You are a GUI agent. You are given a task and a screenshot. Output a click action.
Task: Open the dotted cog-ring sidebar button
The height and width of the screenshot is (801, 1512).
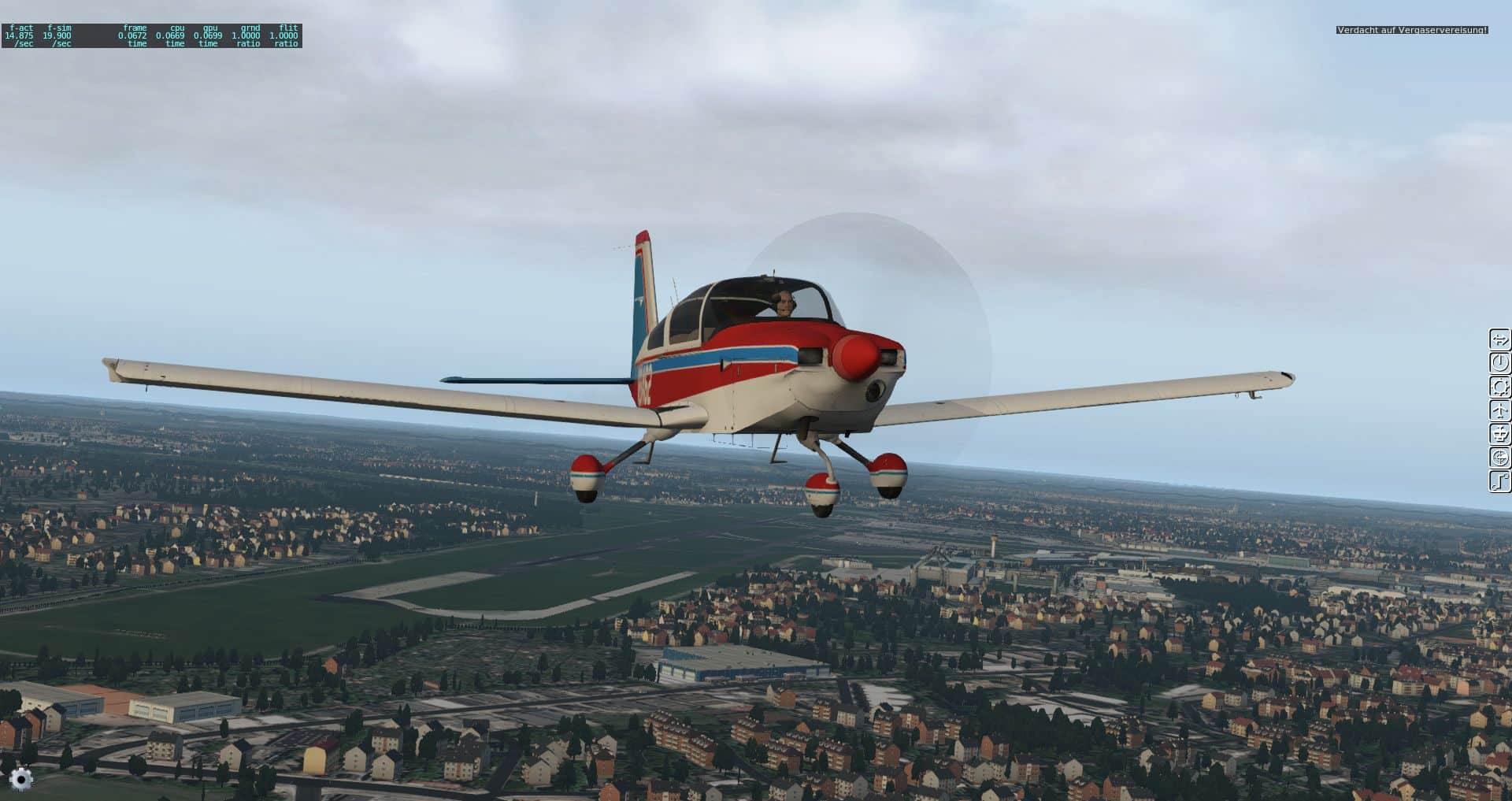(1499, 387)
